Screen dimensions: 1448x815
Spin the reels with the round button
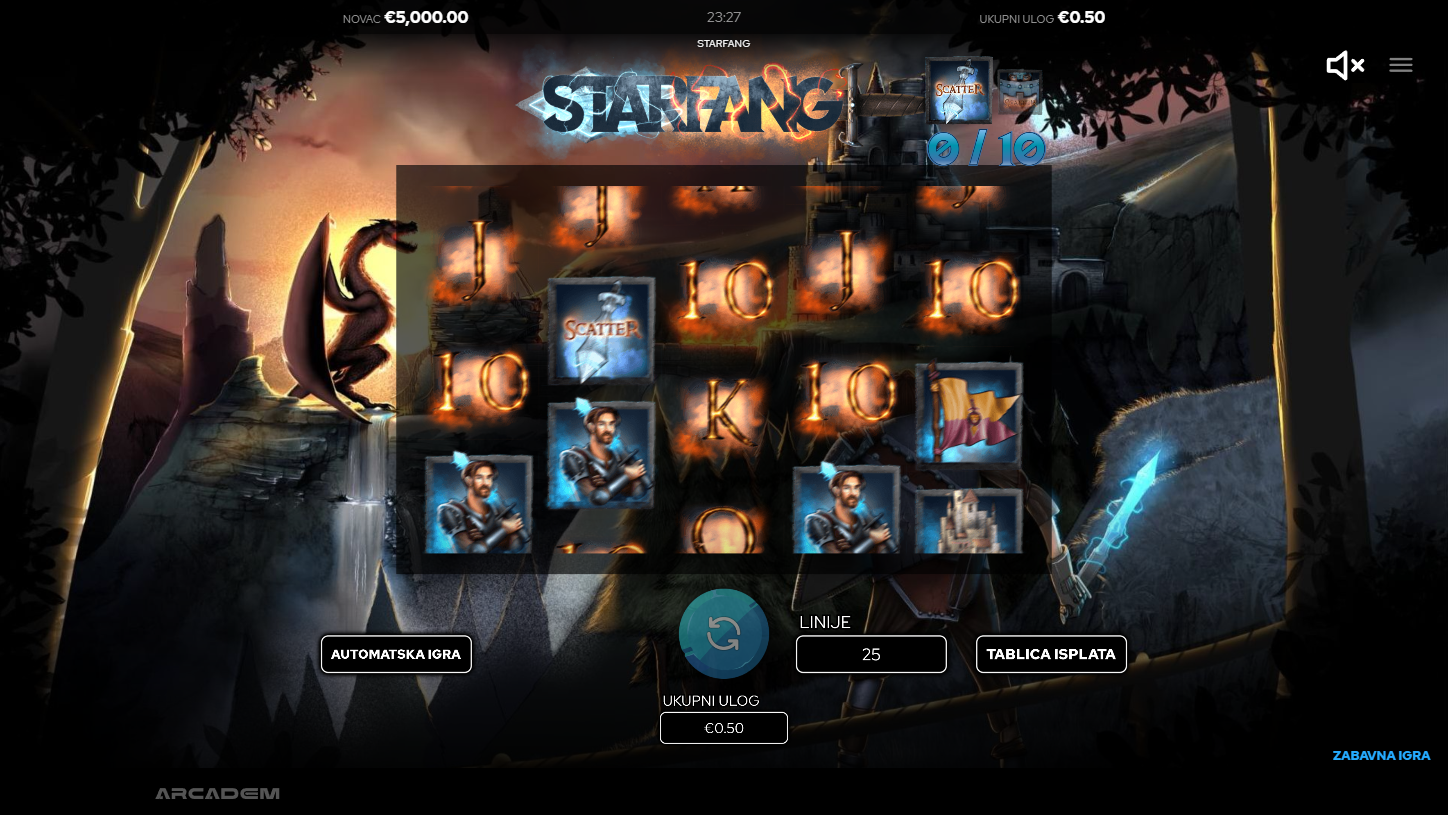723,634
